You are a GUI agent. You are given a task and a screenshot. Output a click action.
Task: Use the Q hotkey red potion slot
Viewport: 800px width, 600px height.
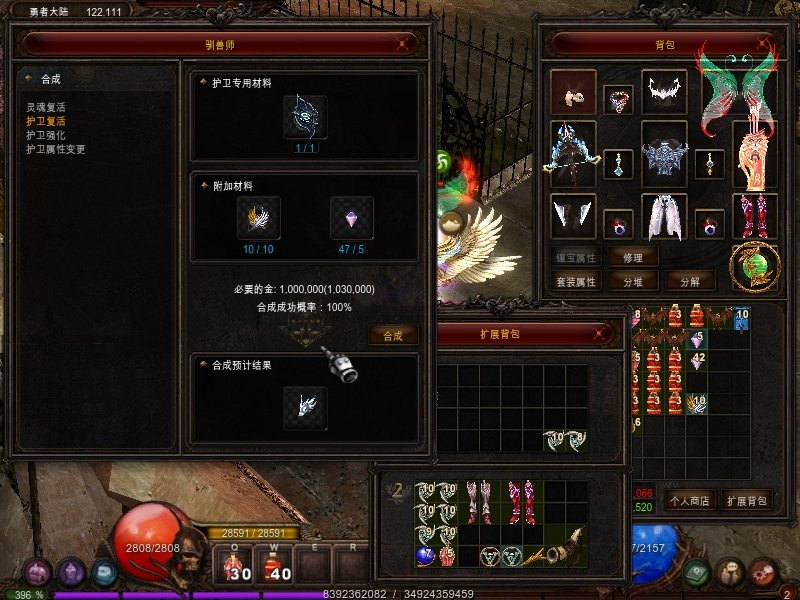pyautogui.click(x=238, y=566)
